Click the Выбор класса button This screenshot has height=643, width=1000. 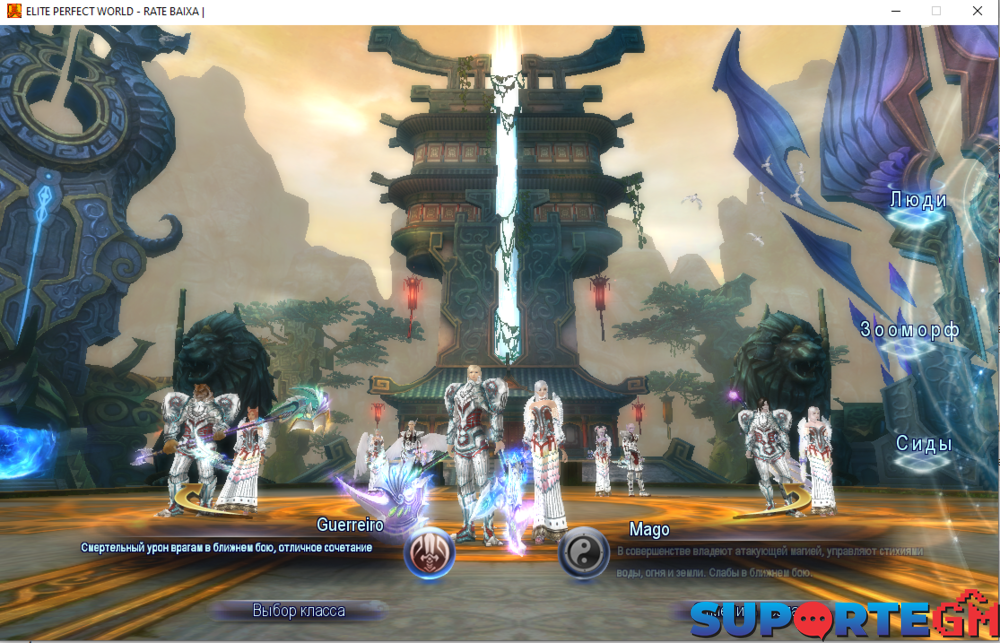pos(299,610)
